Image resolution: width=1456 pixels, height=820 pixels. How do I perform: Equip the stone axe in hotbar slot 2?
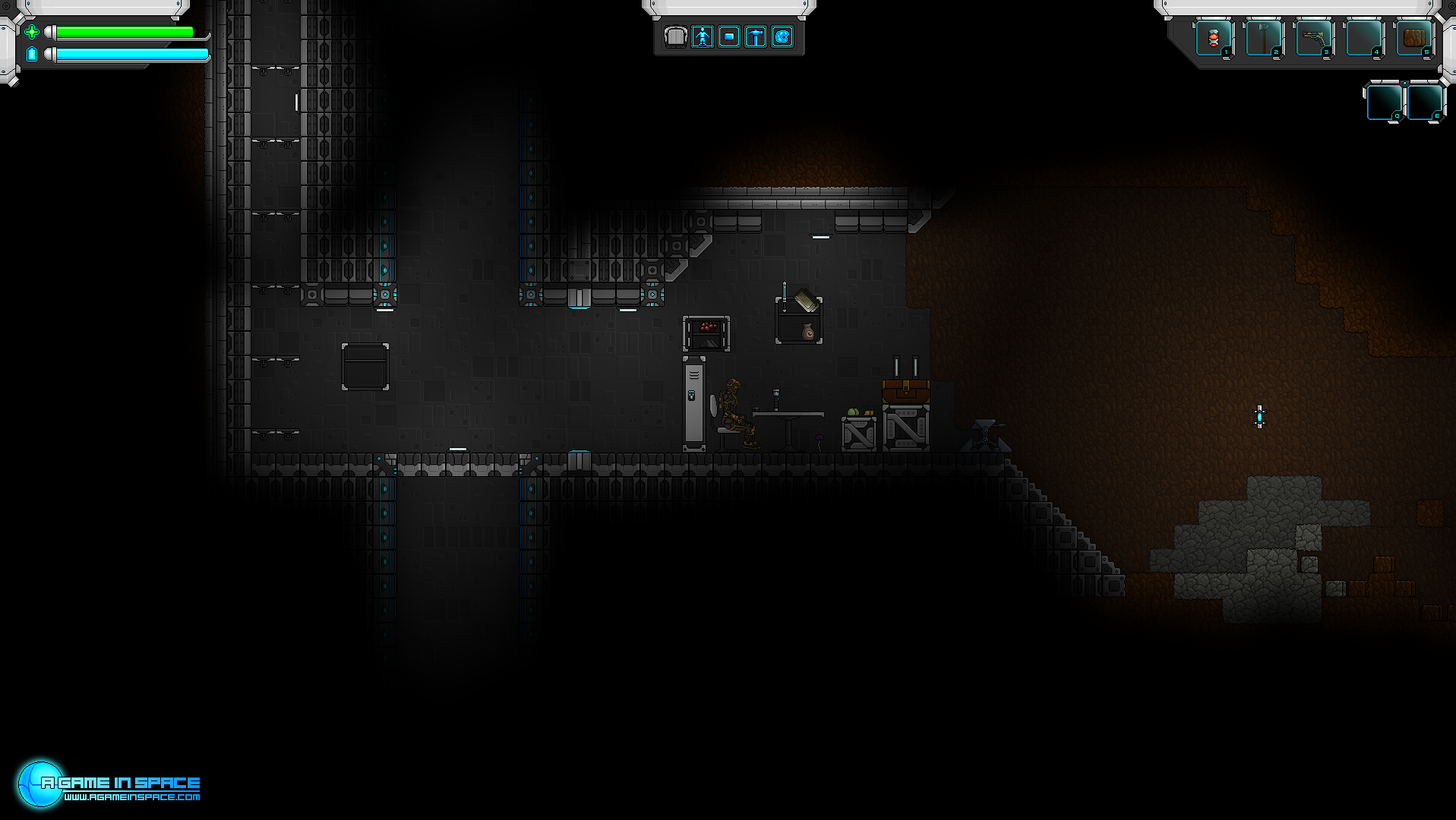[x=1263, y=38]
